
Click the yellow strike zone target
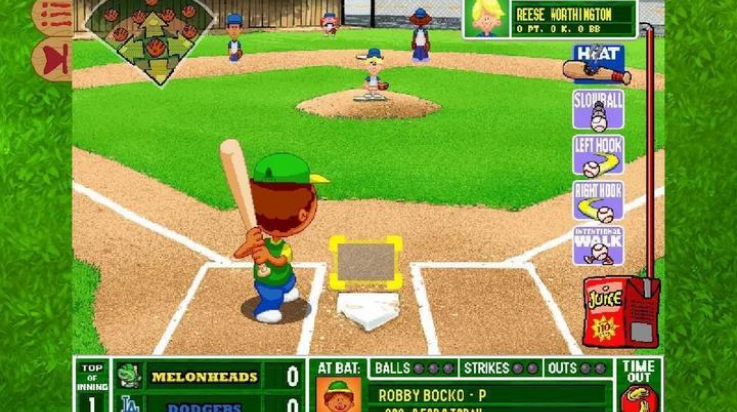click(366, 263)
